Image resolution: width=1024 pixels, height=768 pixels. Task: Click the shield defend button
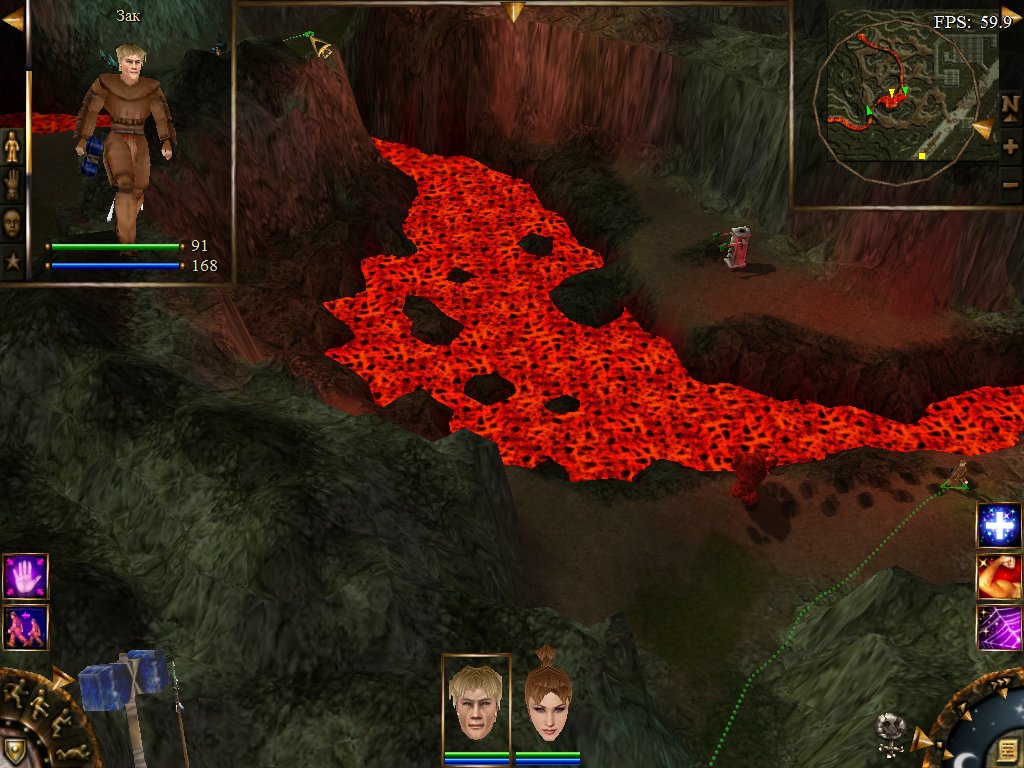13,750
